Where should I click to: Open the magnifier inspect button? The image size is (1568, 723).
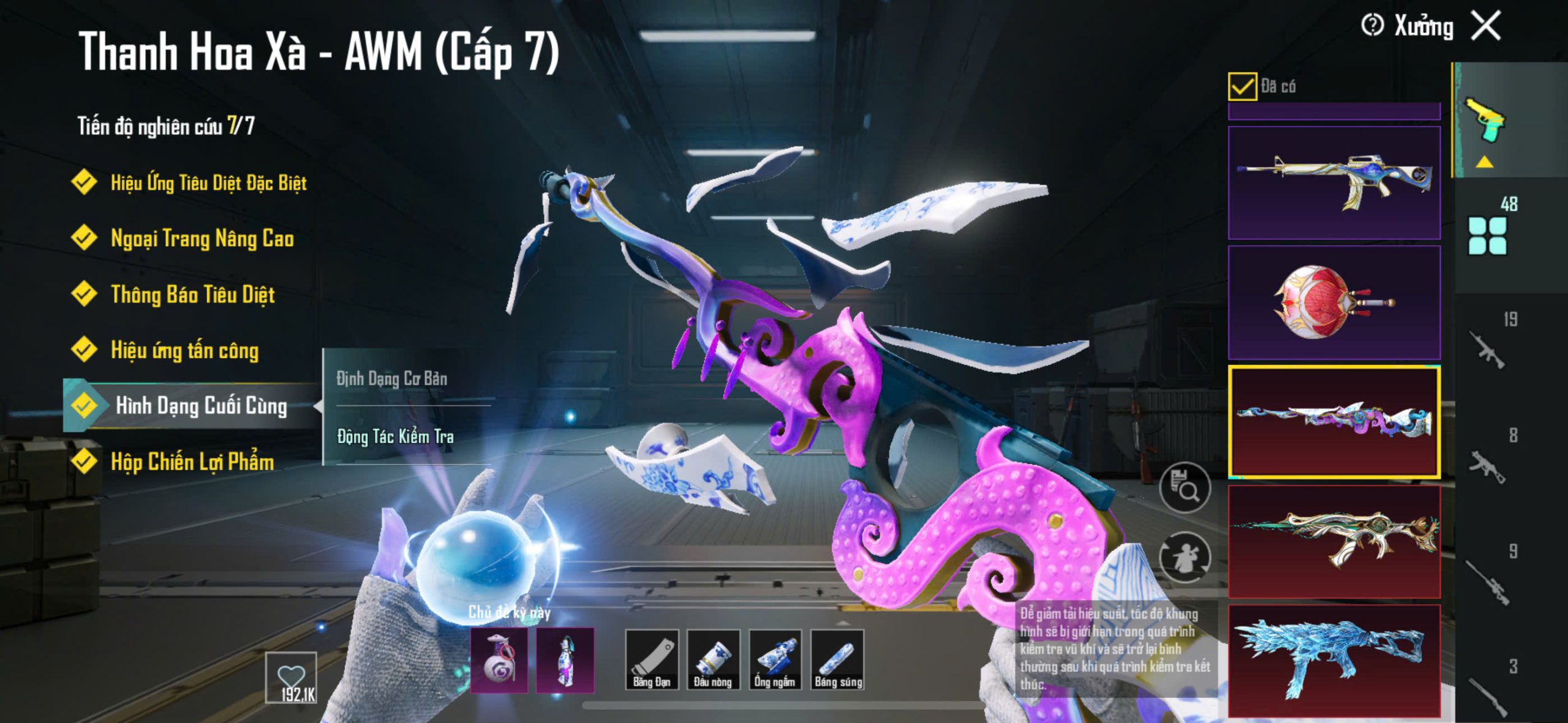tap(1185, 488)
